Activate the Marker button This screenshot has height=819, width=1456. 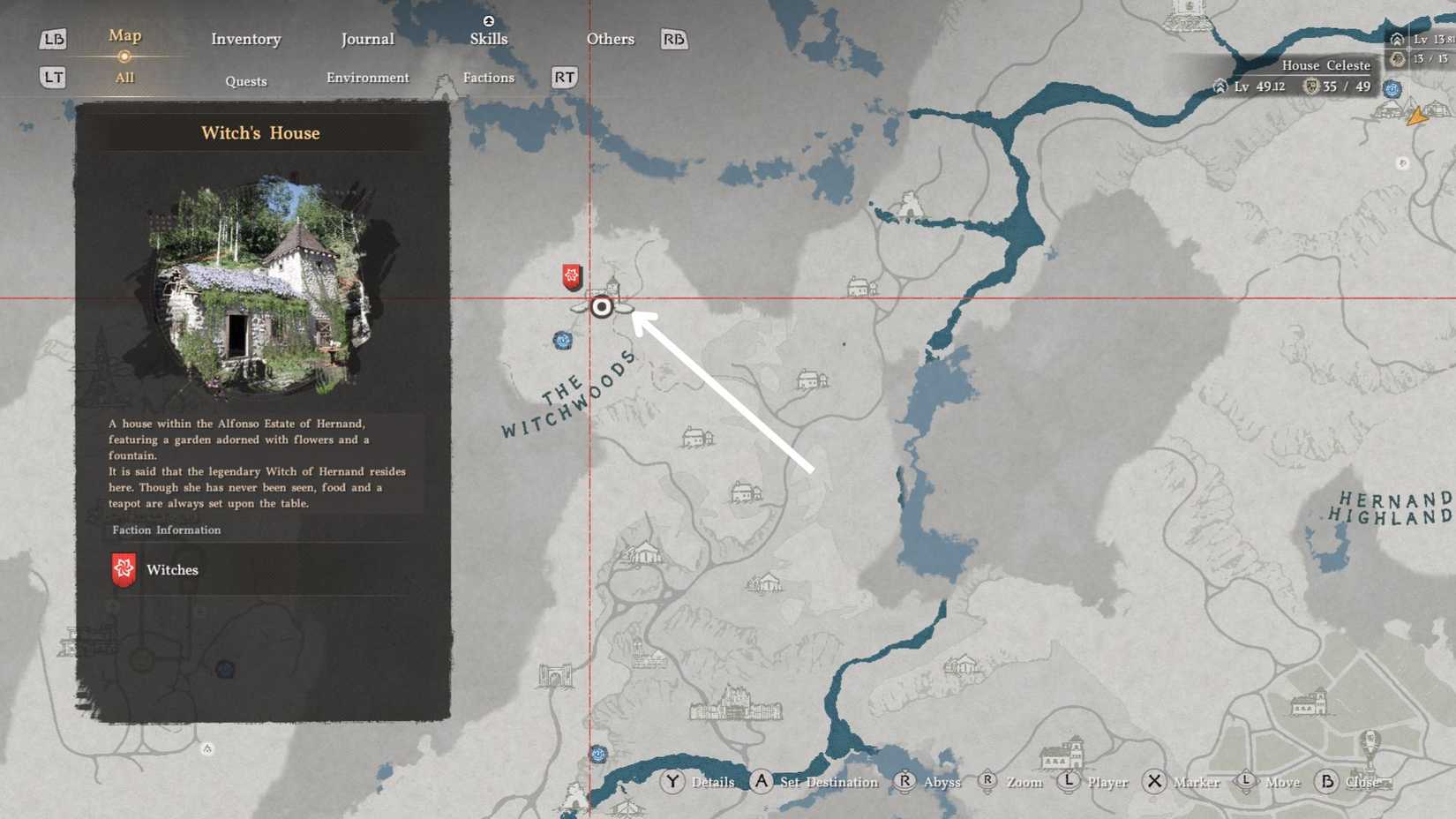(x=1195, y=782)
